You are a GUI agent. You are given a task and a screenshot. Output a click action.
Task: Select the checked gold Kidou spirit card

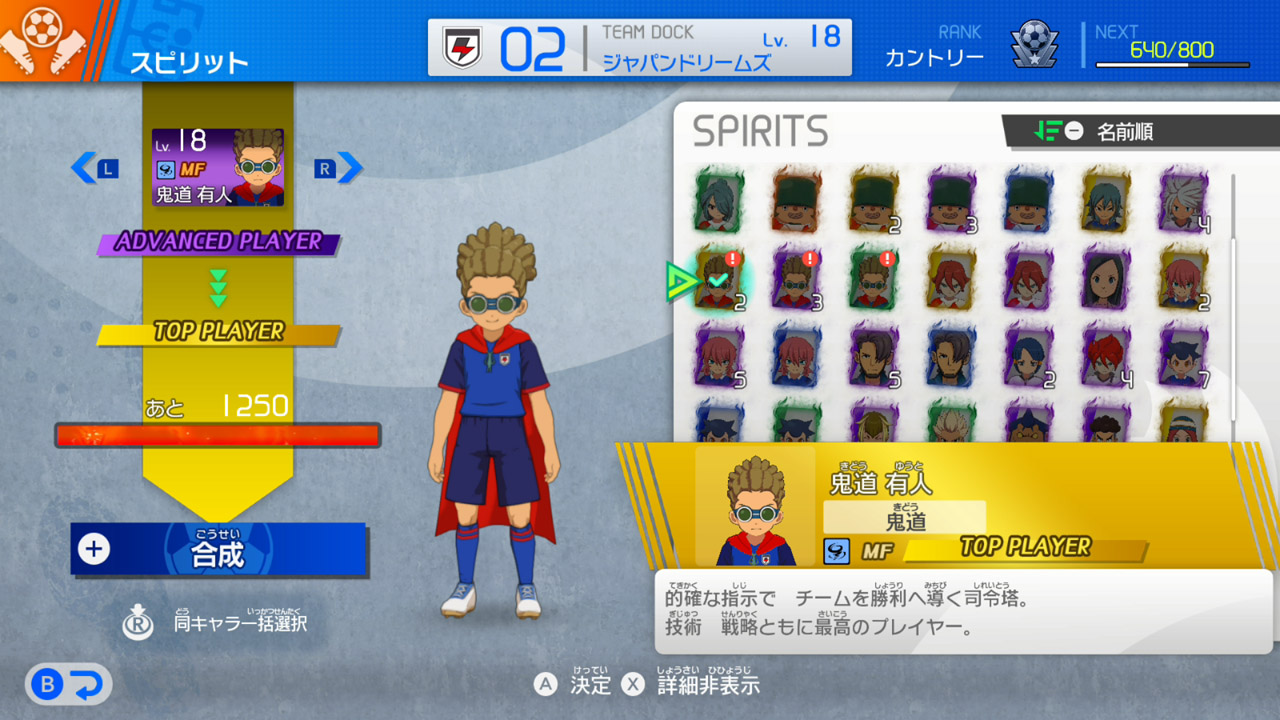(719, 279)
